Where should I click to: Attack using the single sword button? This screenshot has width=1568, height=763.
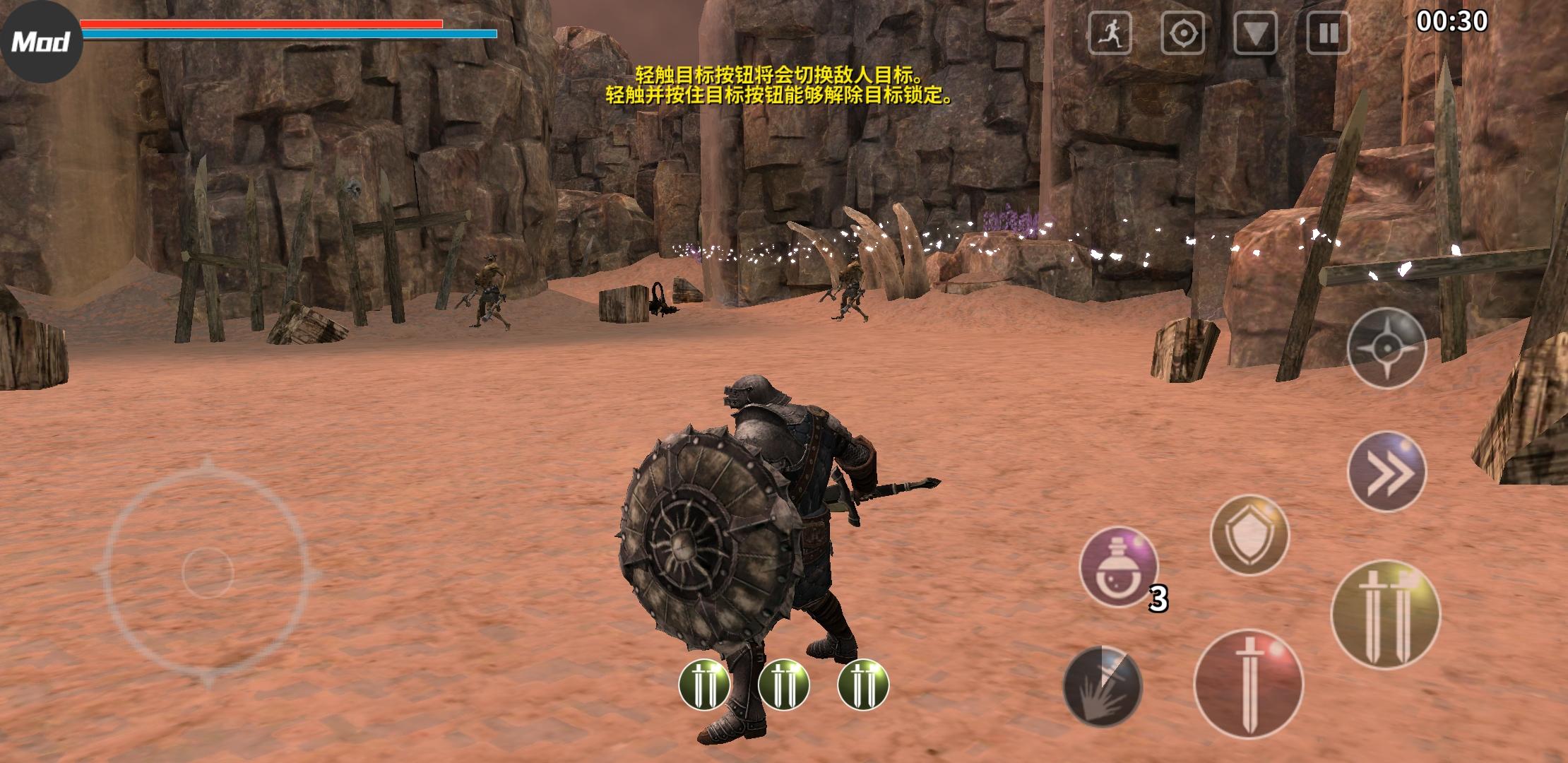coord(1248,684)
